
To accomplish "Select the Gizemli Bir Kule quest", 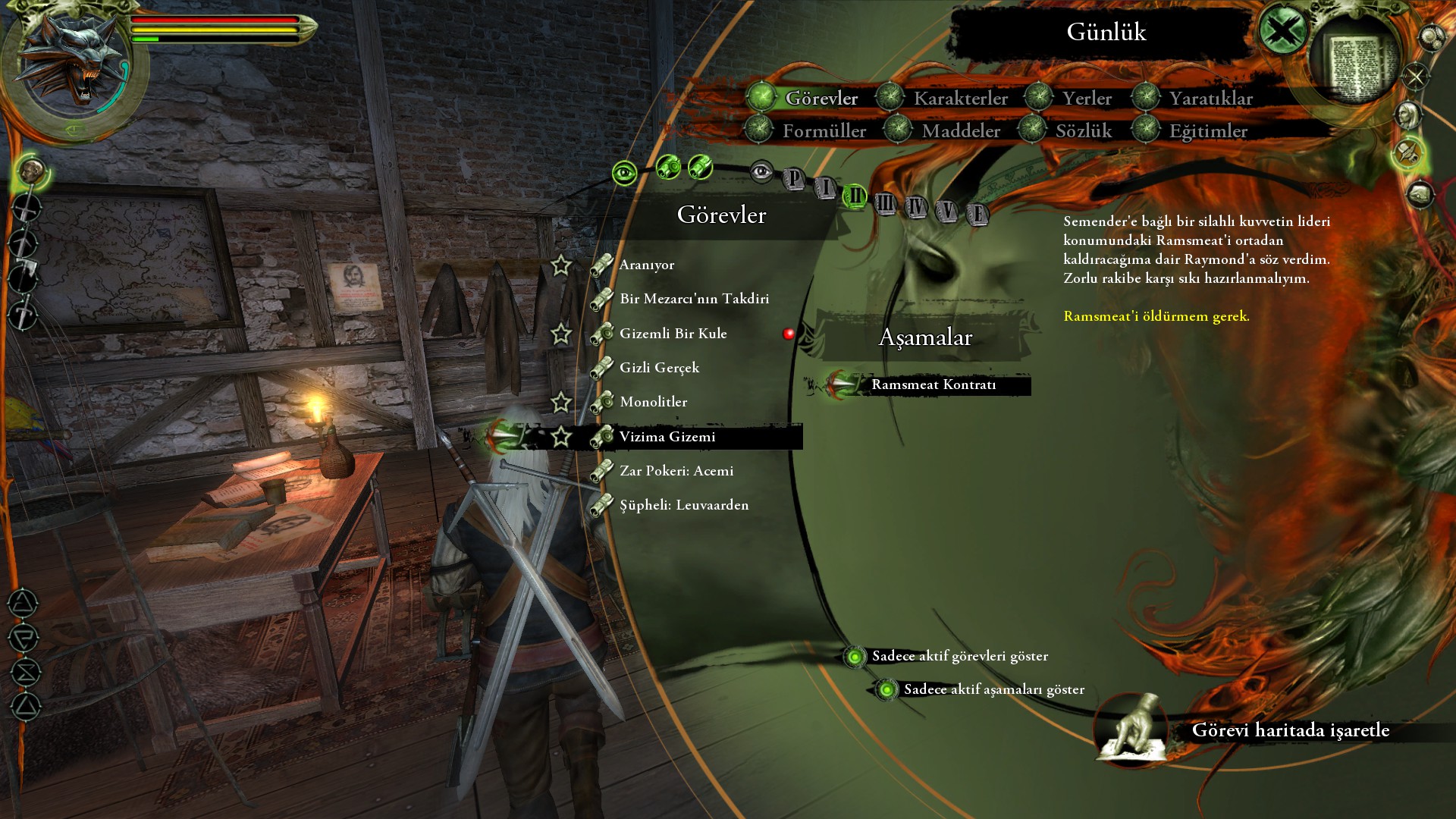I will click(x=673, y=334).
